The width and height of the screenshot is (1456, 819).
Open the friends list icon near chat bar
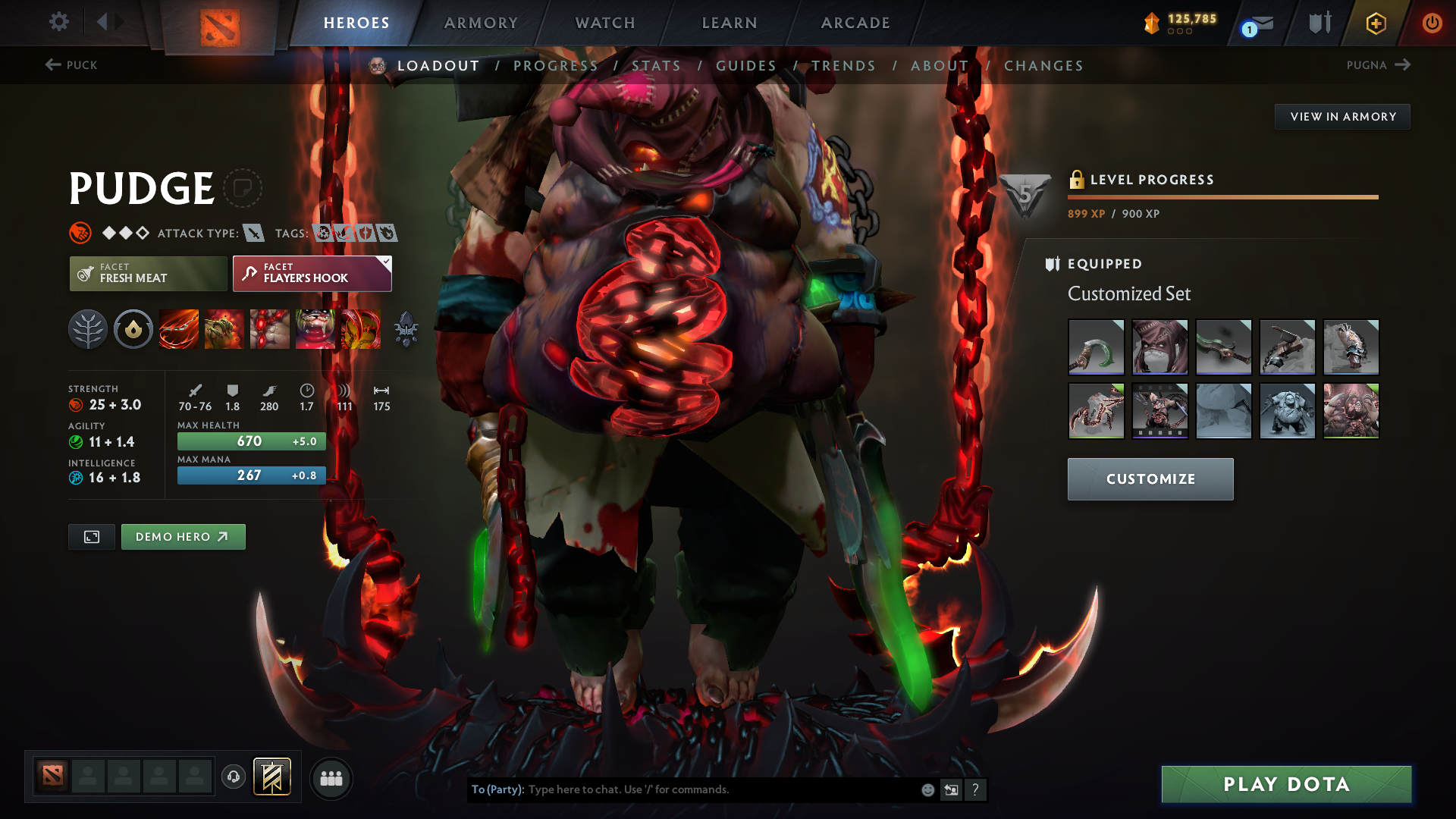pyautogui.click(x=331, y=779)
